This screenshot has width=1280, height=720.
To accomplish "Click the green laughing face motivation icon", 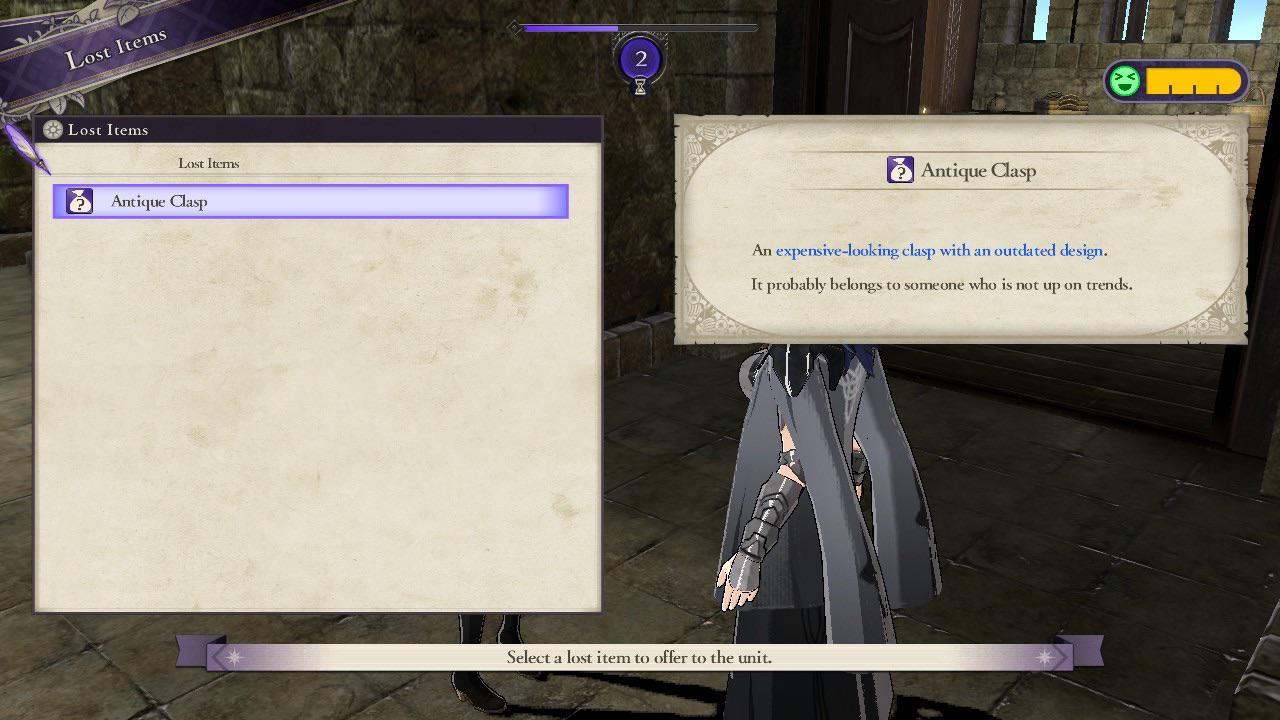I will (1122, 79).
